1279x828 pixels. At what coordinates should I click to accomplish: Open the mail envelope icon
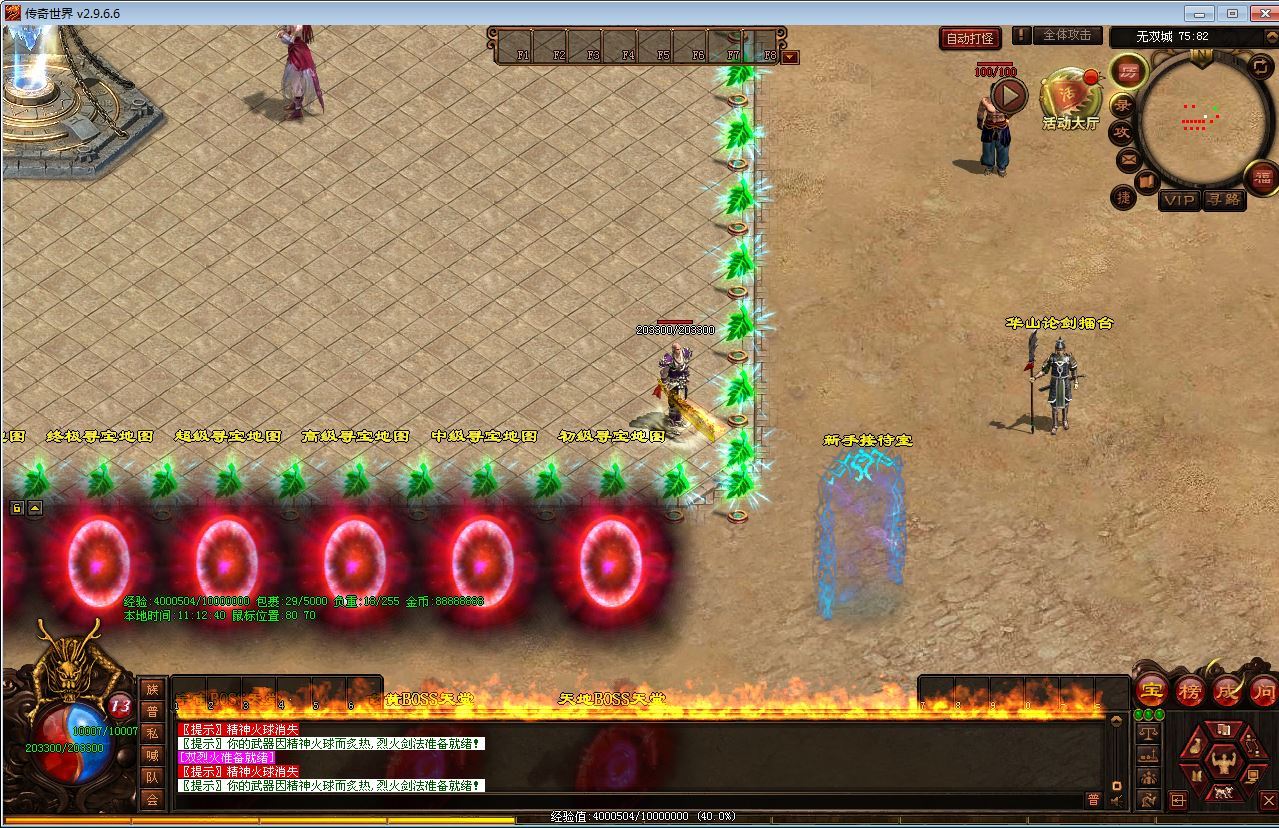click(1128, 159)
